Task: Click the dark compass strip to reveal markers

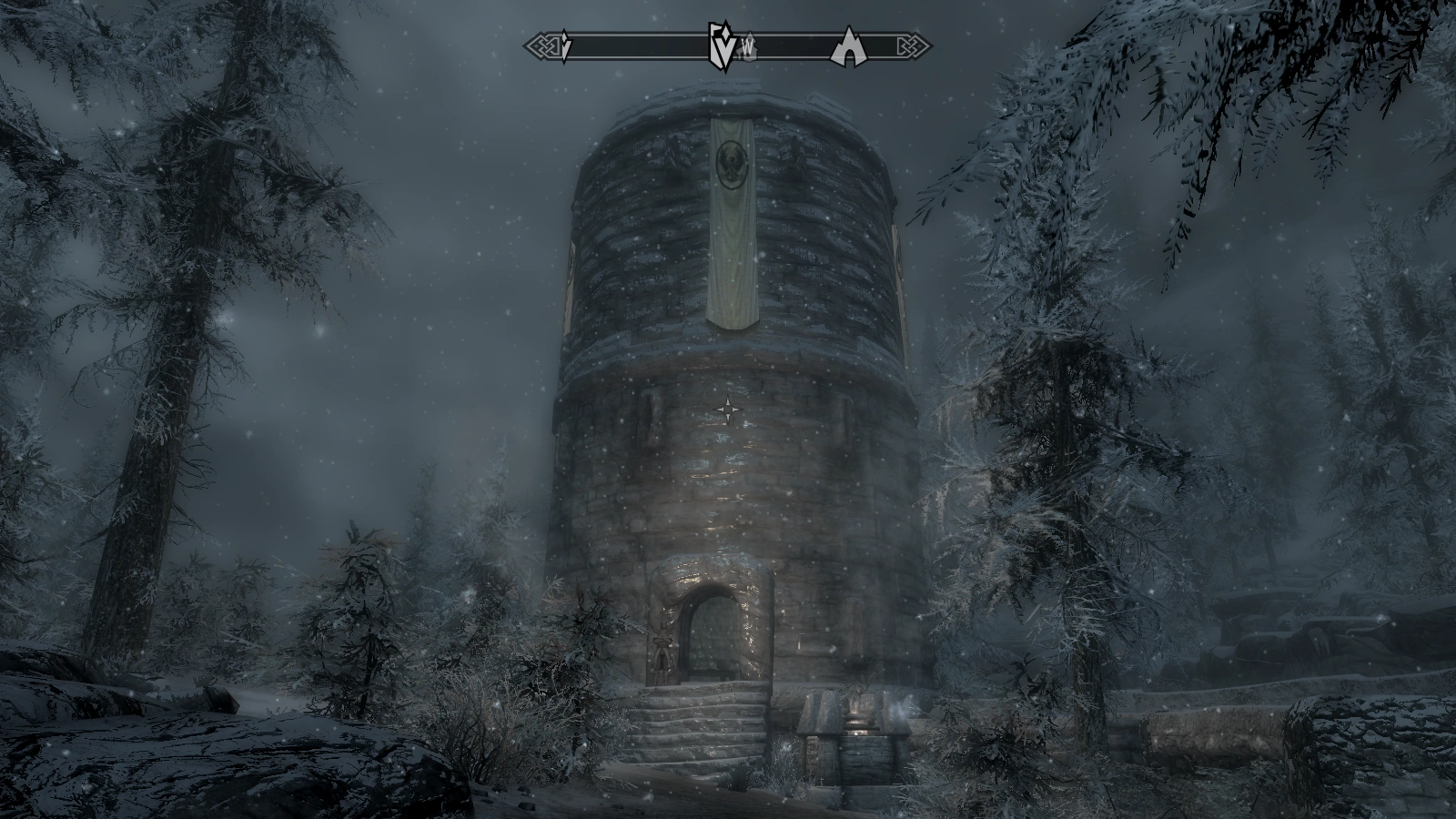Action: tap(637, 43)
